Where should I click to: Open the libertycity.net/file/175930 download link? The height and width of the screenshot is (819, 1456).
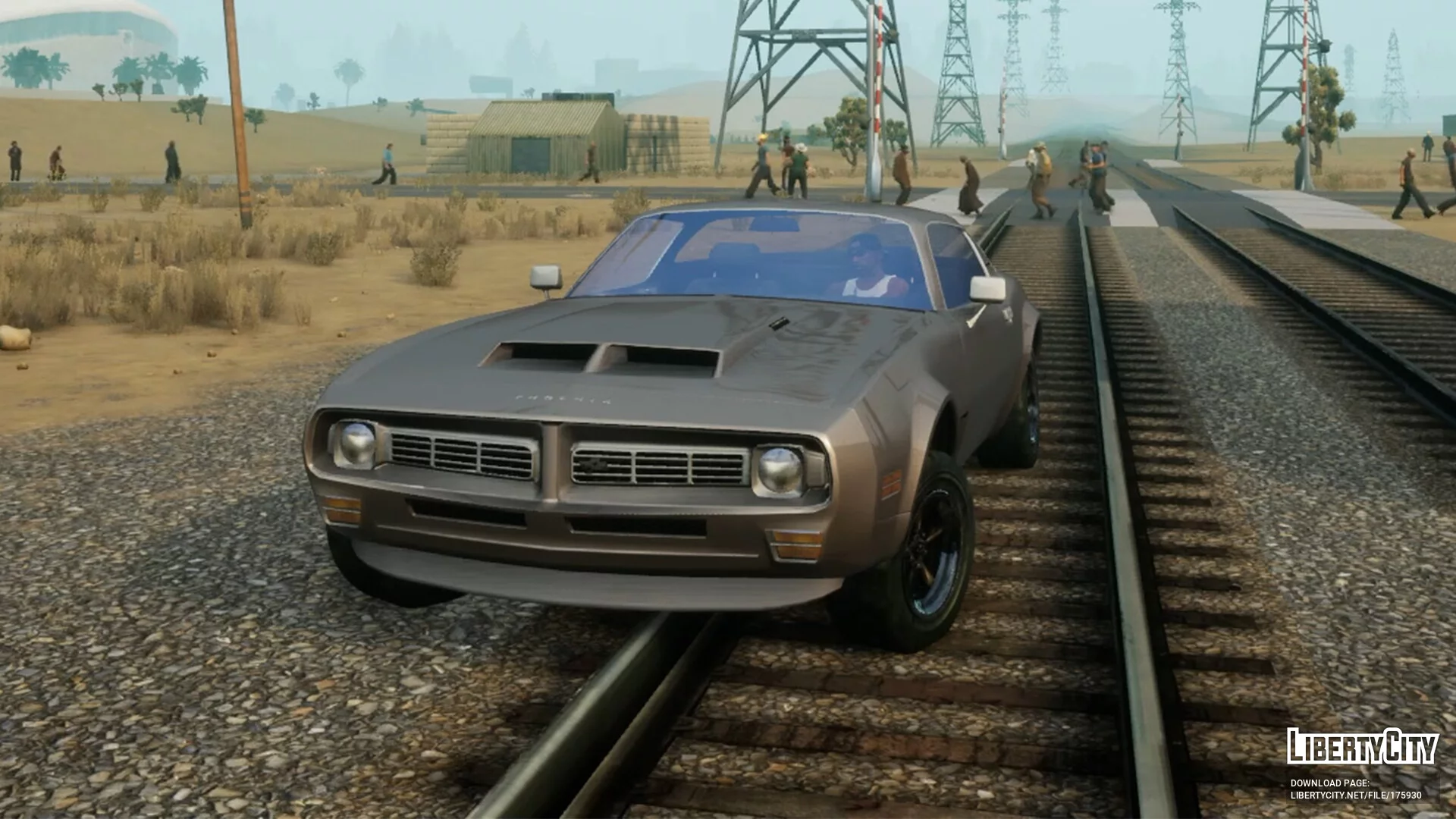tap(1355, 795)
